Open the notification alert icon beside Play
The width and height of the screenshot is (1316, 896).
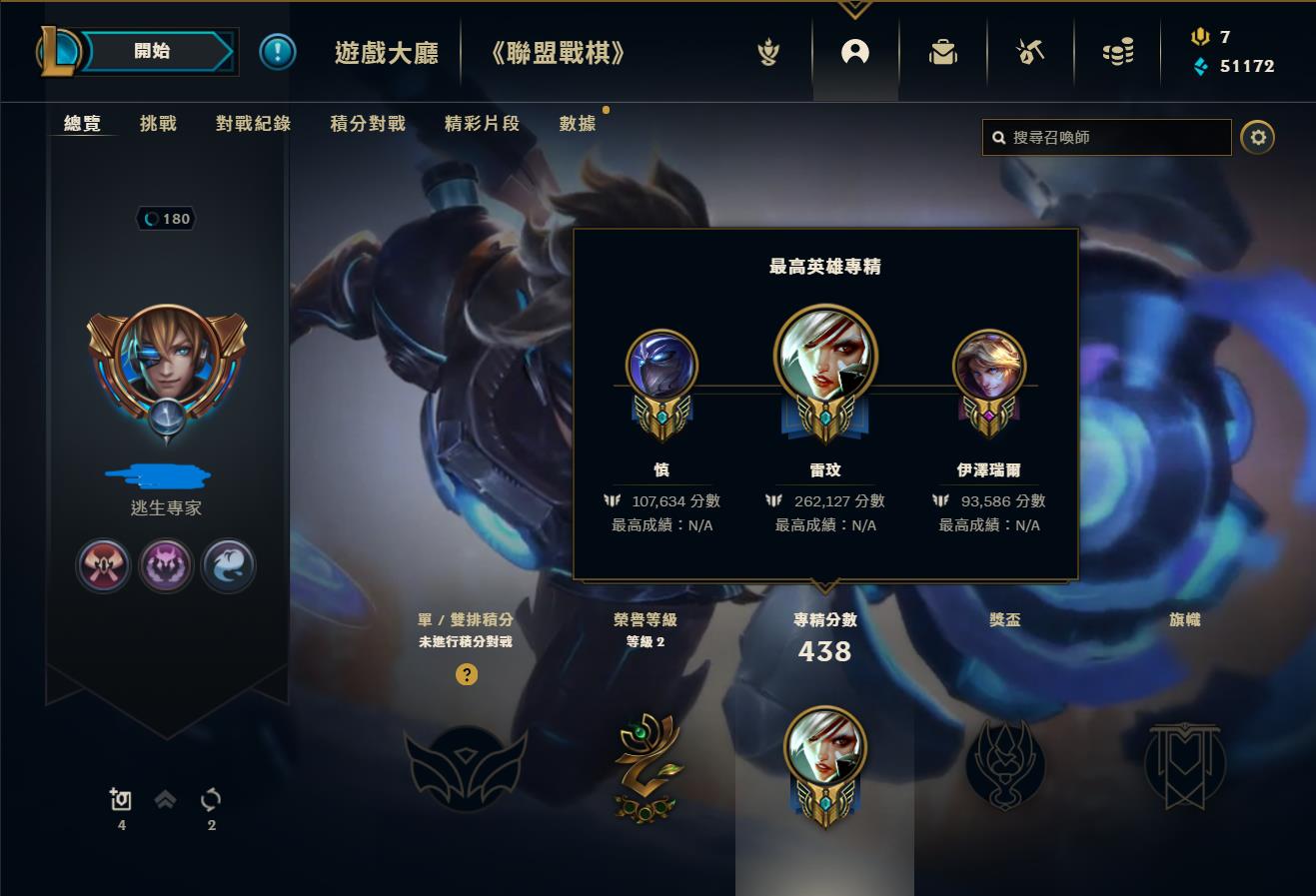tap(277, 52)
